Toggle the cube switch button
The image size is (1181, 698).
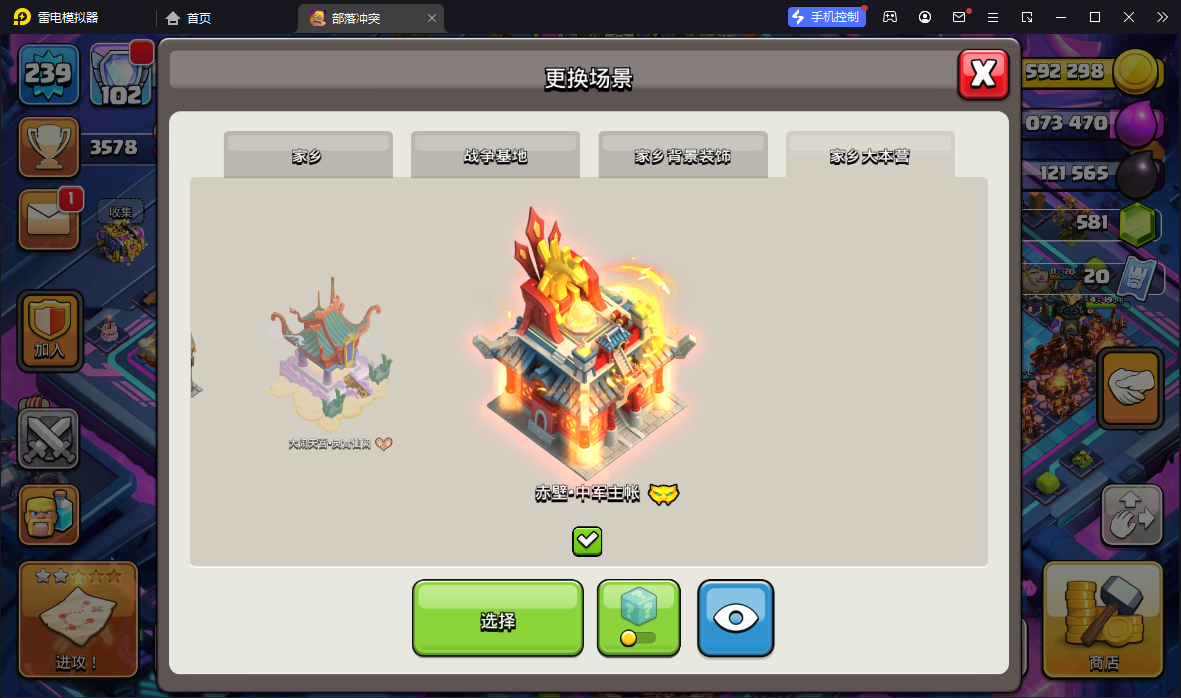tap(638, 618)
